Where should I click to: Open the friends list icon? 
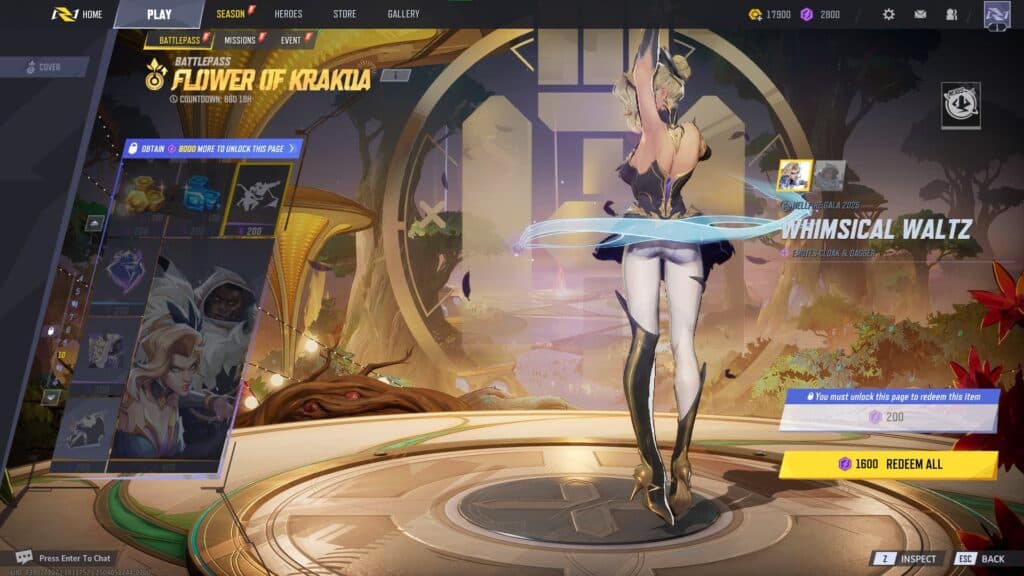coord(951,14)
